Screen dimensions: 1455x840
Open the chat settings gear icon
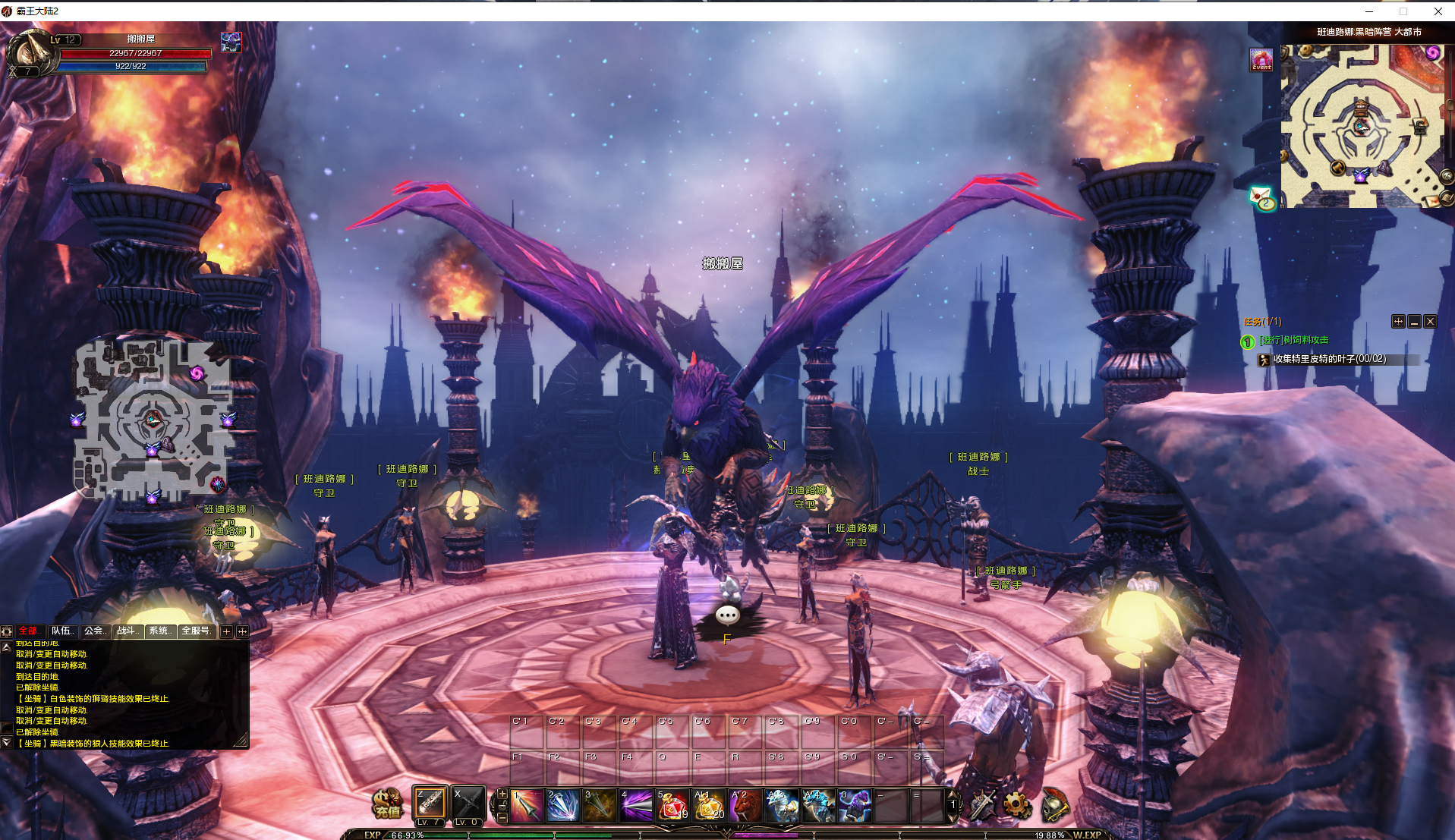tap(7, 631)
